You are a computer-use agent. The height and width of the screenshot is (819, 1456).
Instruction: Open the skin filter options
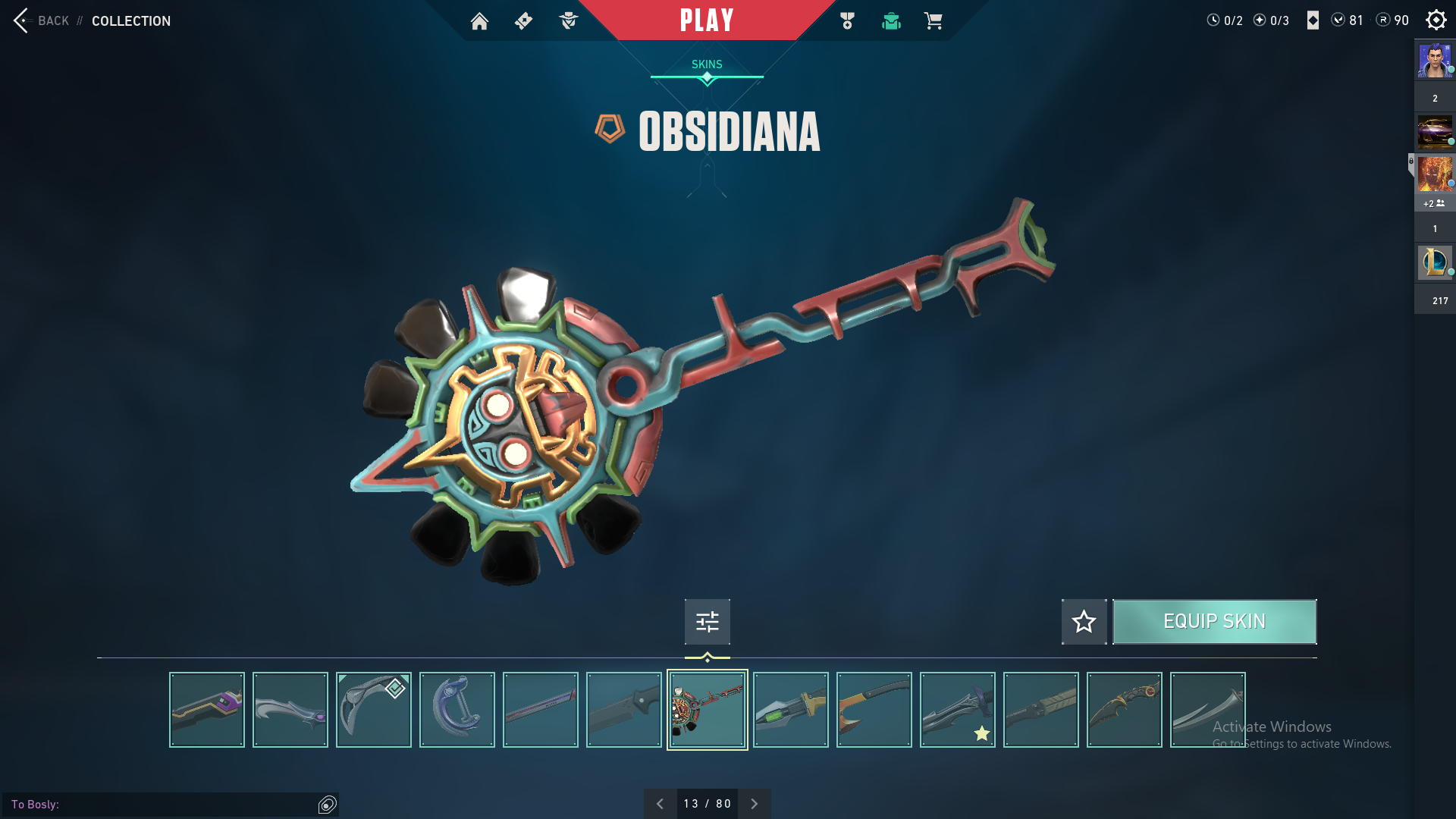point(707,622)
